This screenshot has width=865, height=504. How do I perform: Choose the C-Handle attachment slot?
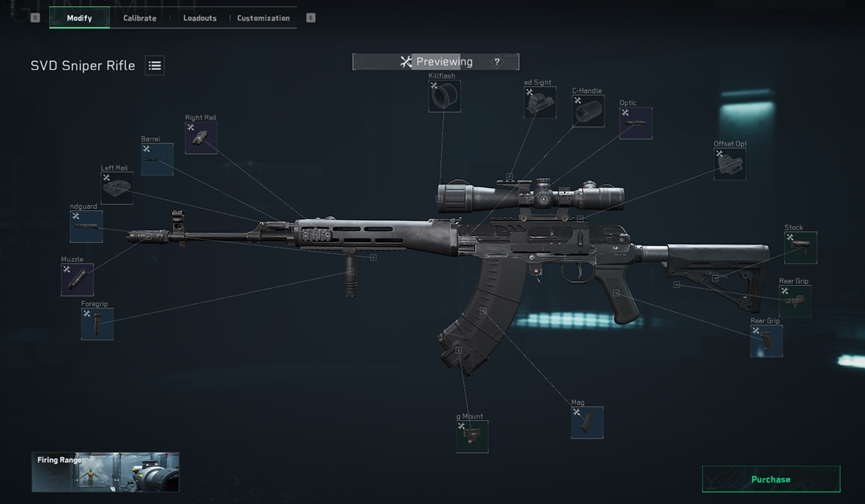(588, 110)
